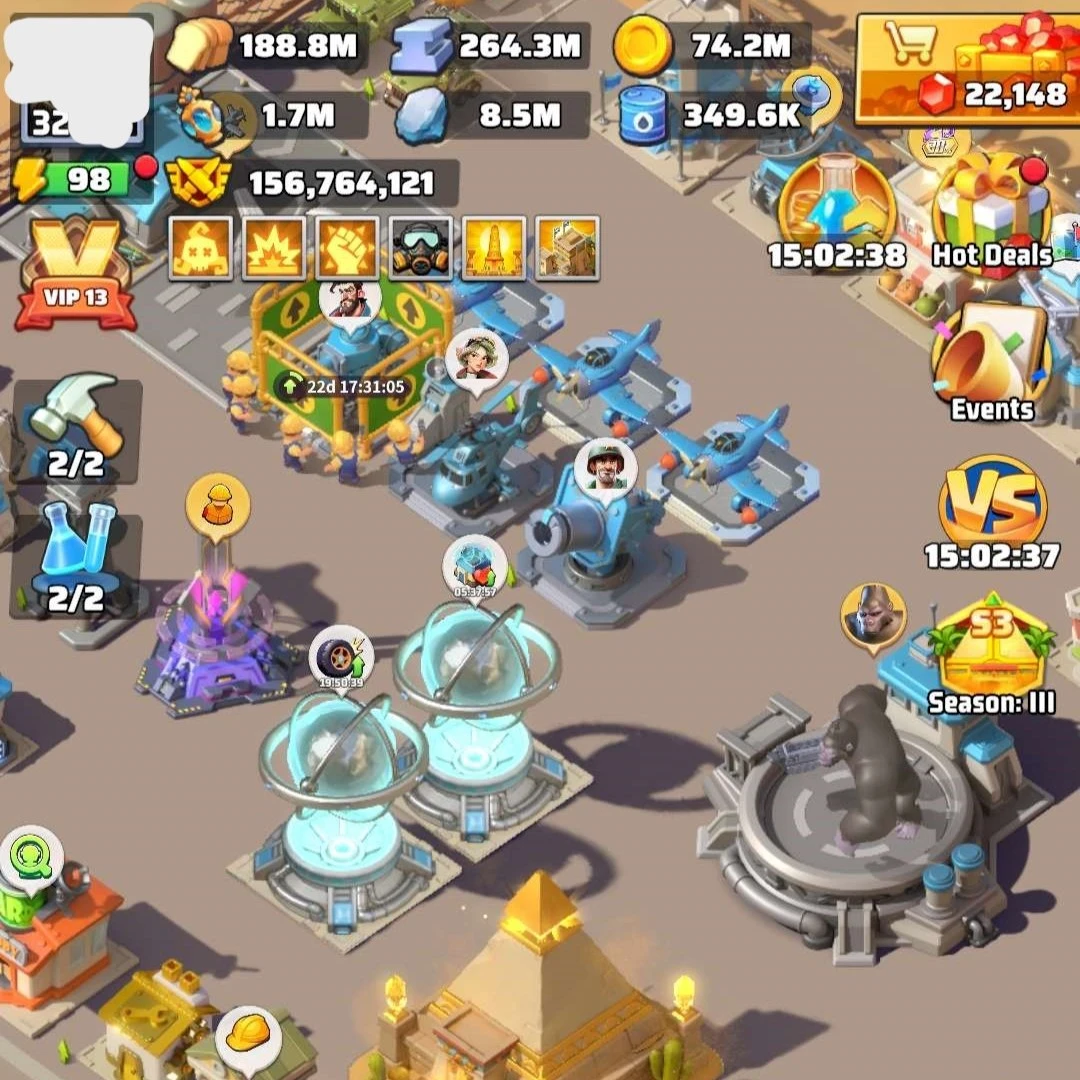
Task: Select the gas mask buff icon
Action: 420,246
